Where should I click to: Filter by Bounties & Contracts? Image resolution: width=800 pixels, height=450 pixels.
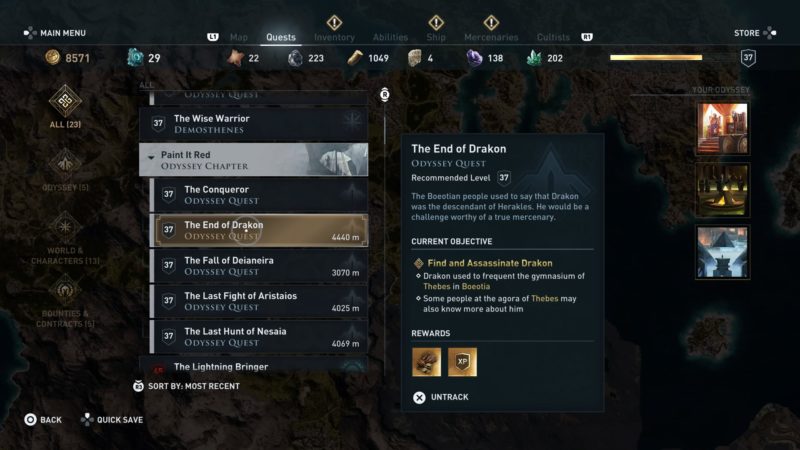pyautogui.click(x=66, y=304)
